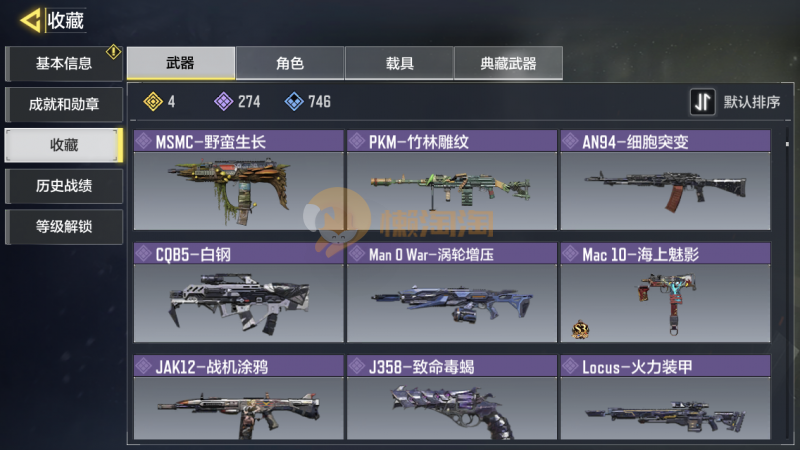Viewport: 800px width, 450px height.
Task: Select the 收藏 sidebar entry
Action: [64, 145]
